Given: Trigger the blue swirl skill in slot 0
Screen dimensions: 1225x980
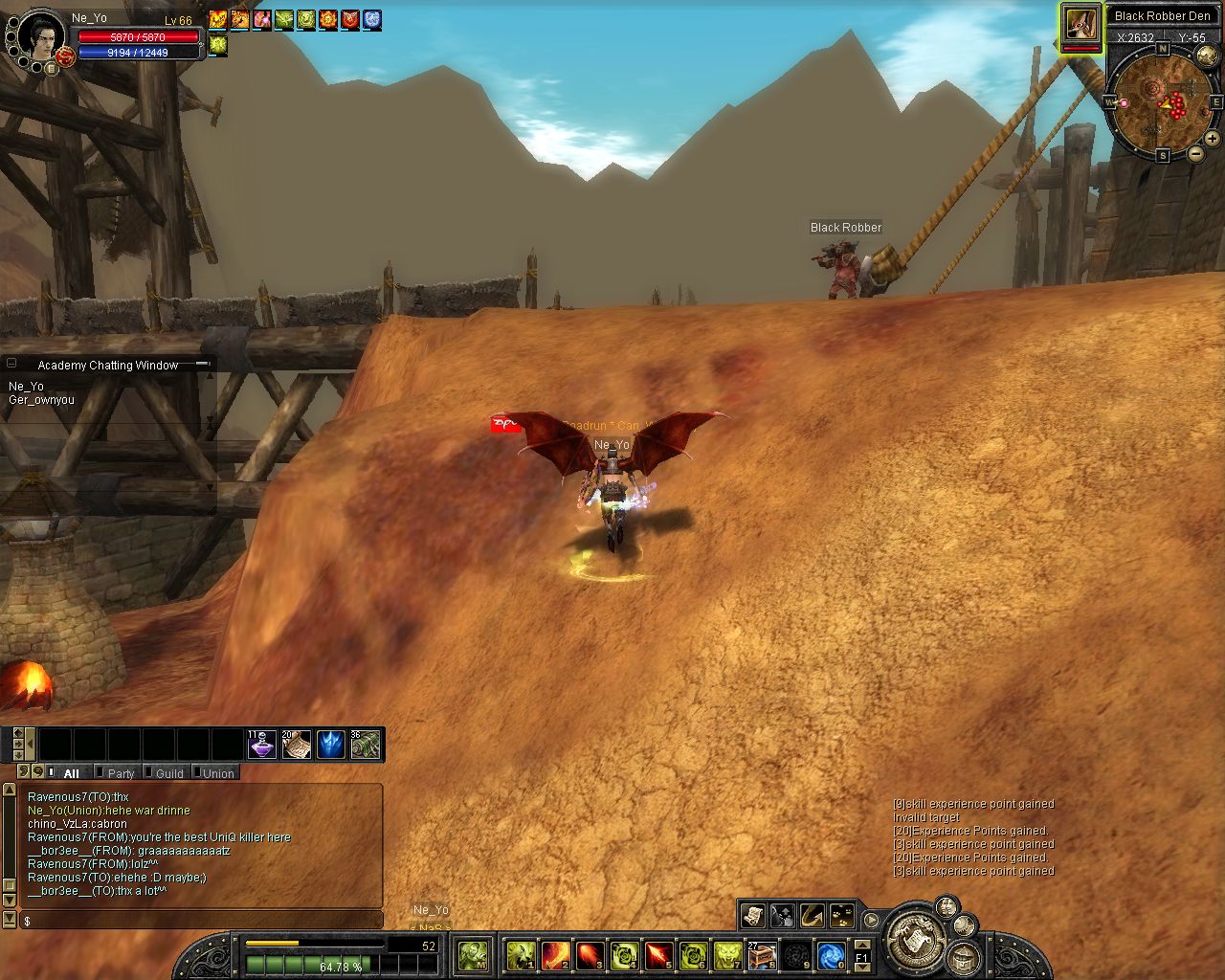Looking at the screenshot, I should tap(831, 955).
